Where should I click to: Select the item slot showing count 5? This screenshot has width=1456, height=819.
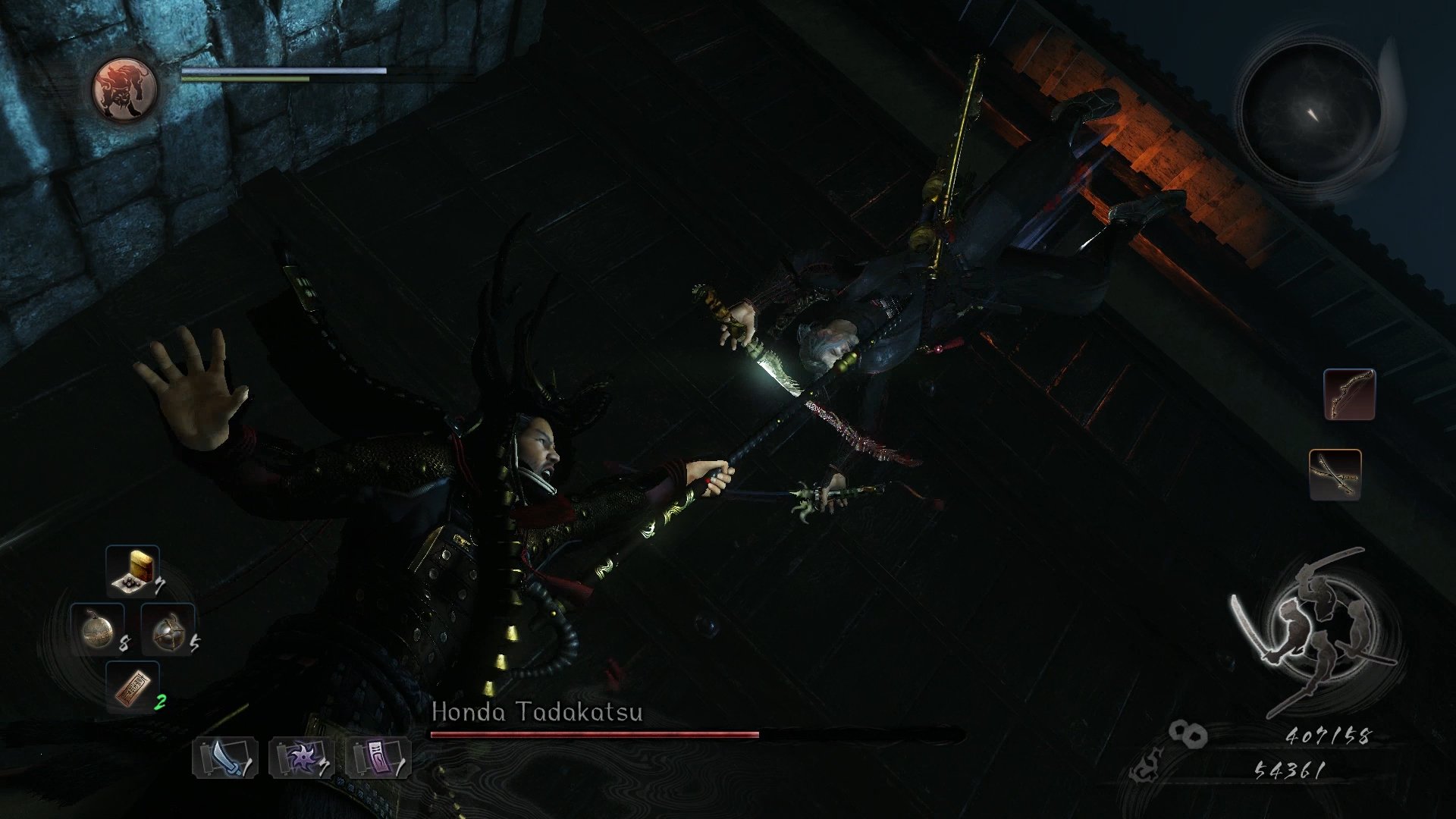168,629
